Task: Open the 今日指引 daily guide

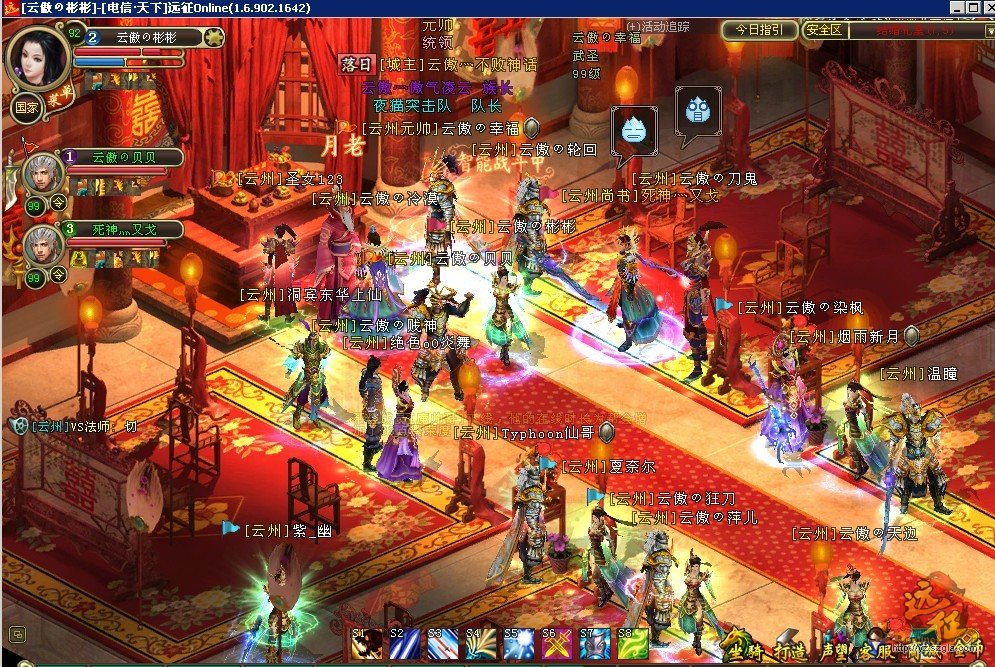Action: tap(760, 30)
